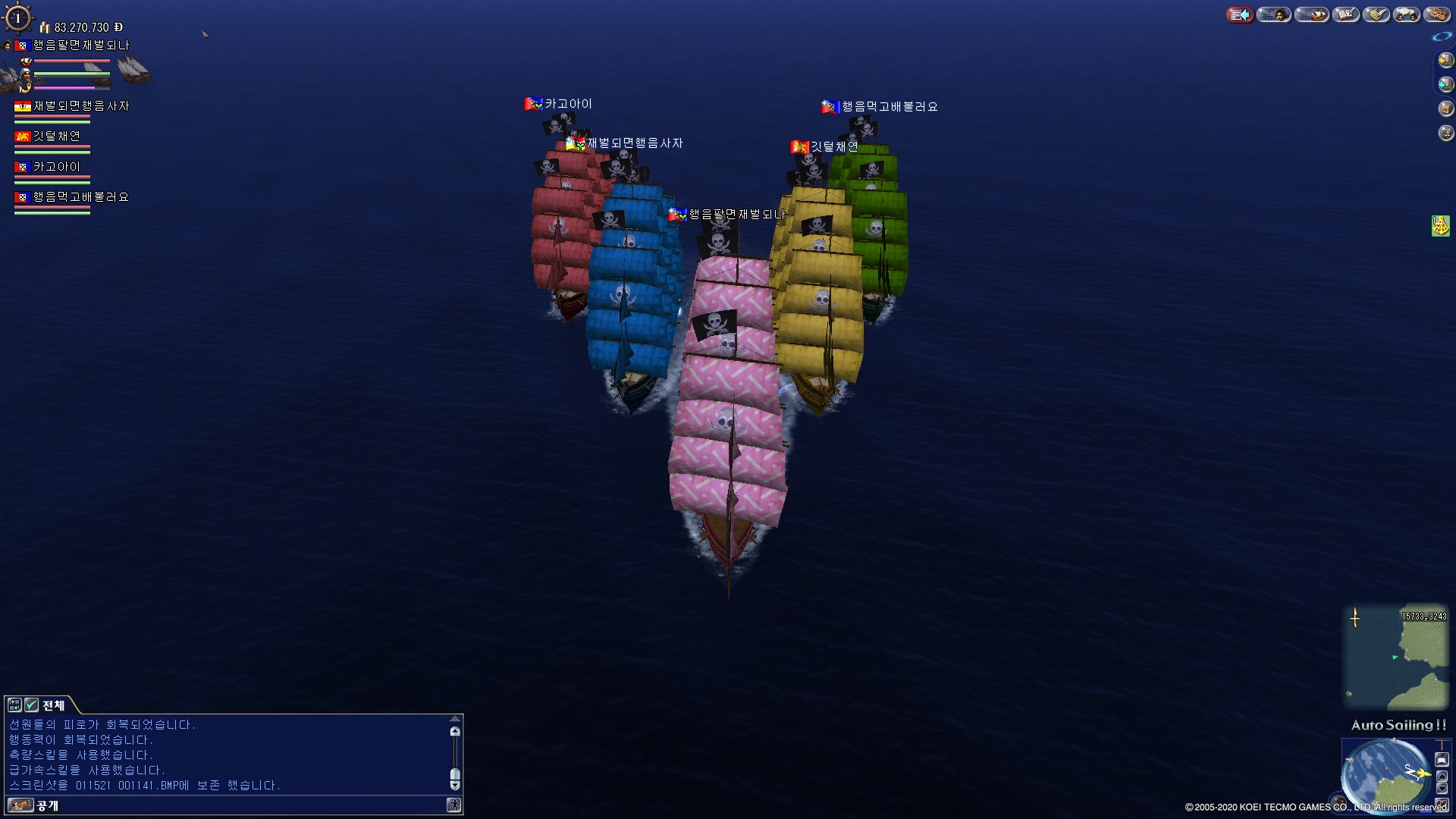Click the green buoy status icon
This screenshot has width=1456, height=819.
(1440, 225)
